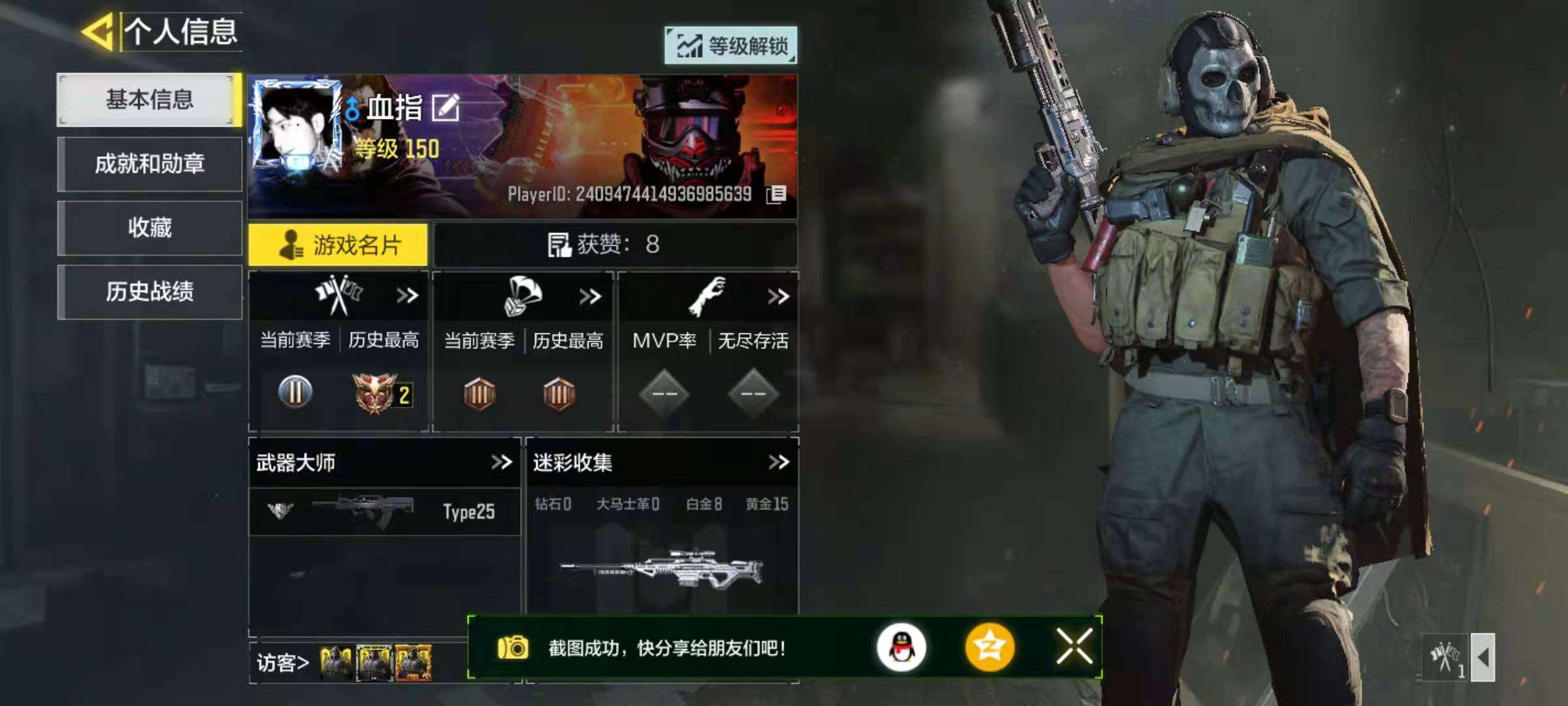This screenshot has width=1568, height=706.
Task: Open the 等级解锁 level unlock screen
Action: (x=732, y=46)
